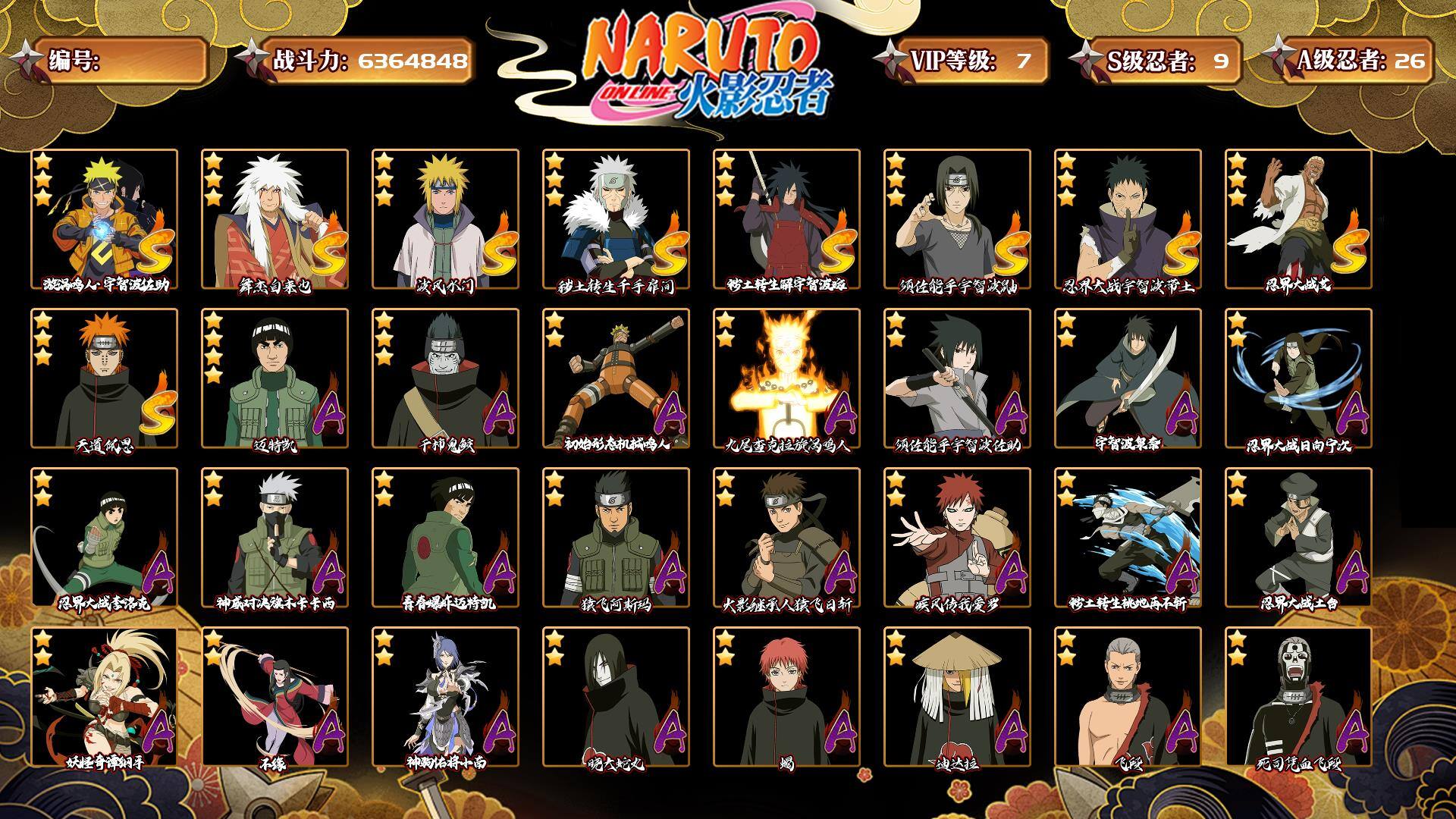Pick the Tobirama Senju card
Viewport: 1456px width, 819px height.
tap(616, 219)
